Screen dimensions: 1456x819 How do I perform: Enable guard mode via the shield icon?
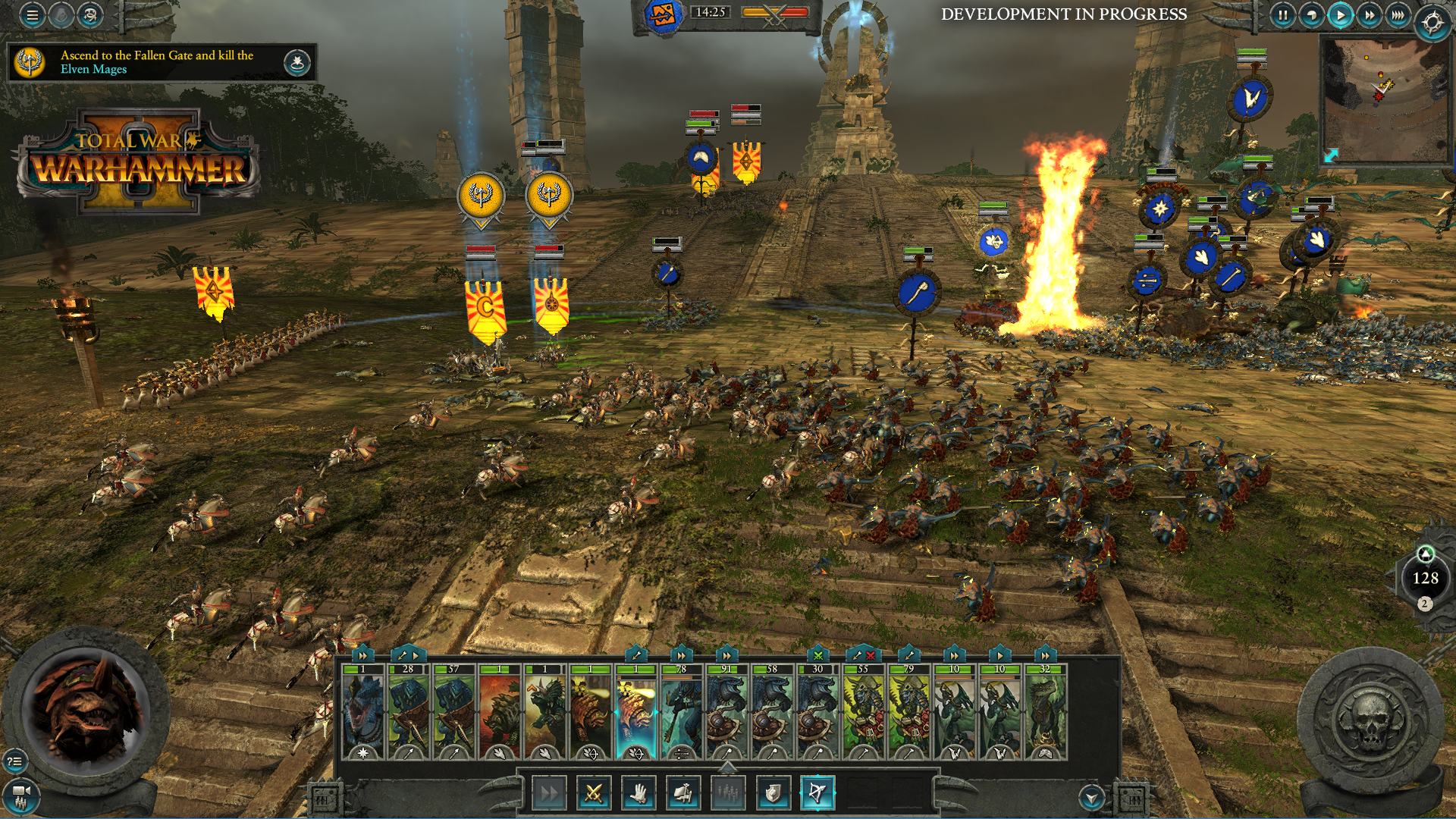(x=774, y=792)
